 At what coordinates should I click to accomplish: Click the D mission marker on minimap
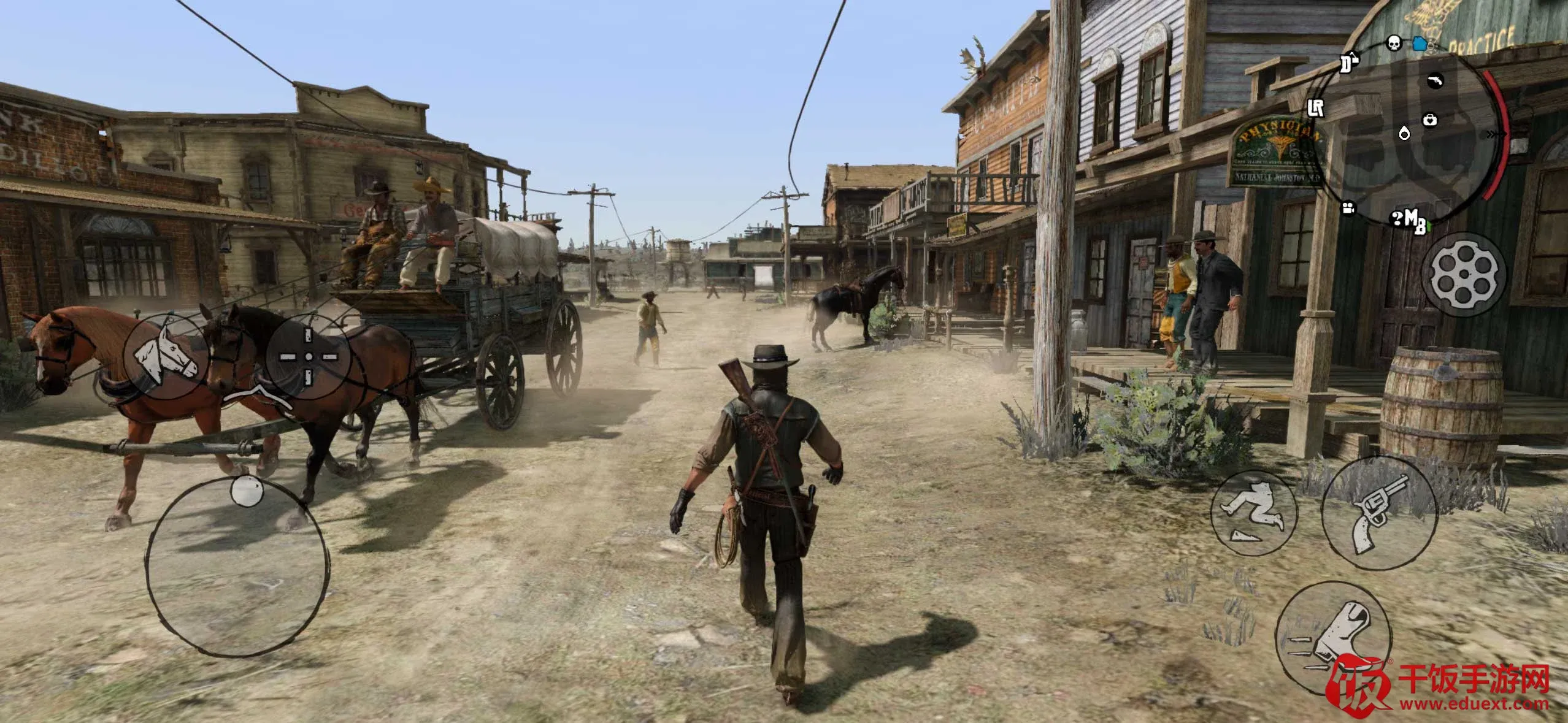pos(1348,63)
